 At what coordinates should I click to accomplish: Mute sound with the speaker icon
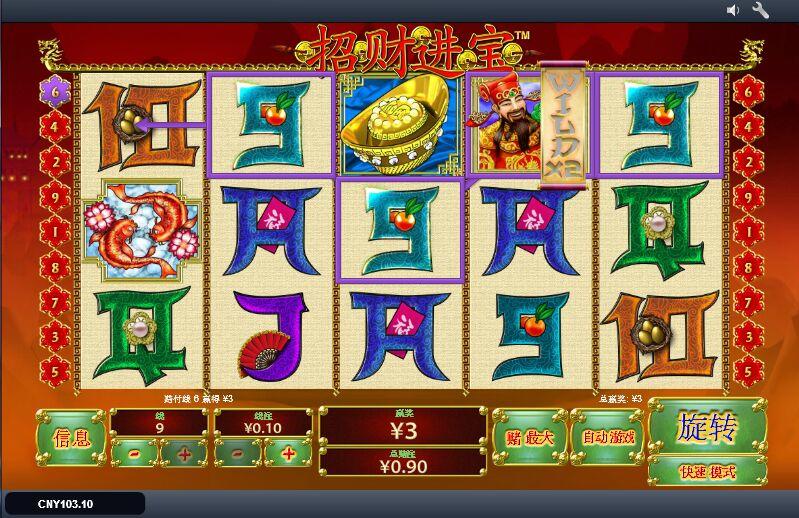pos(733,10)
